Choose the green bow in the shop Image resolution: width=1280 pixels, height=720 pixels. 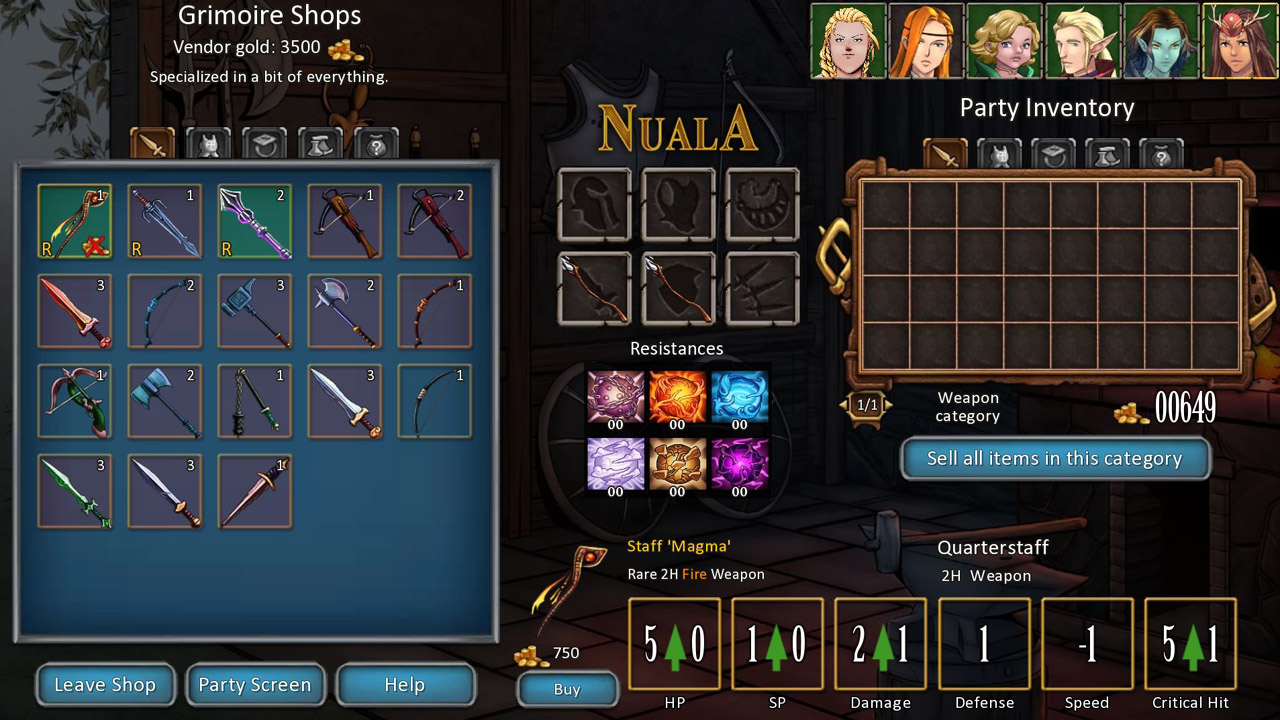point(75,401)
